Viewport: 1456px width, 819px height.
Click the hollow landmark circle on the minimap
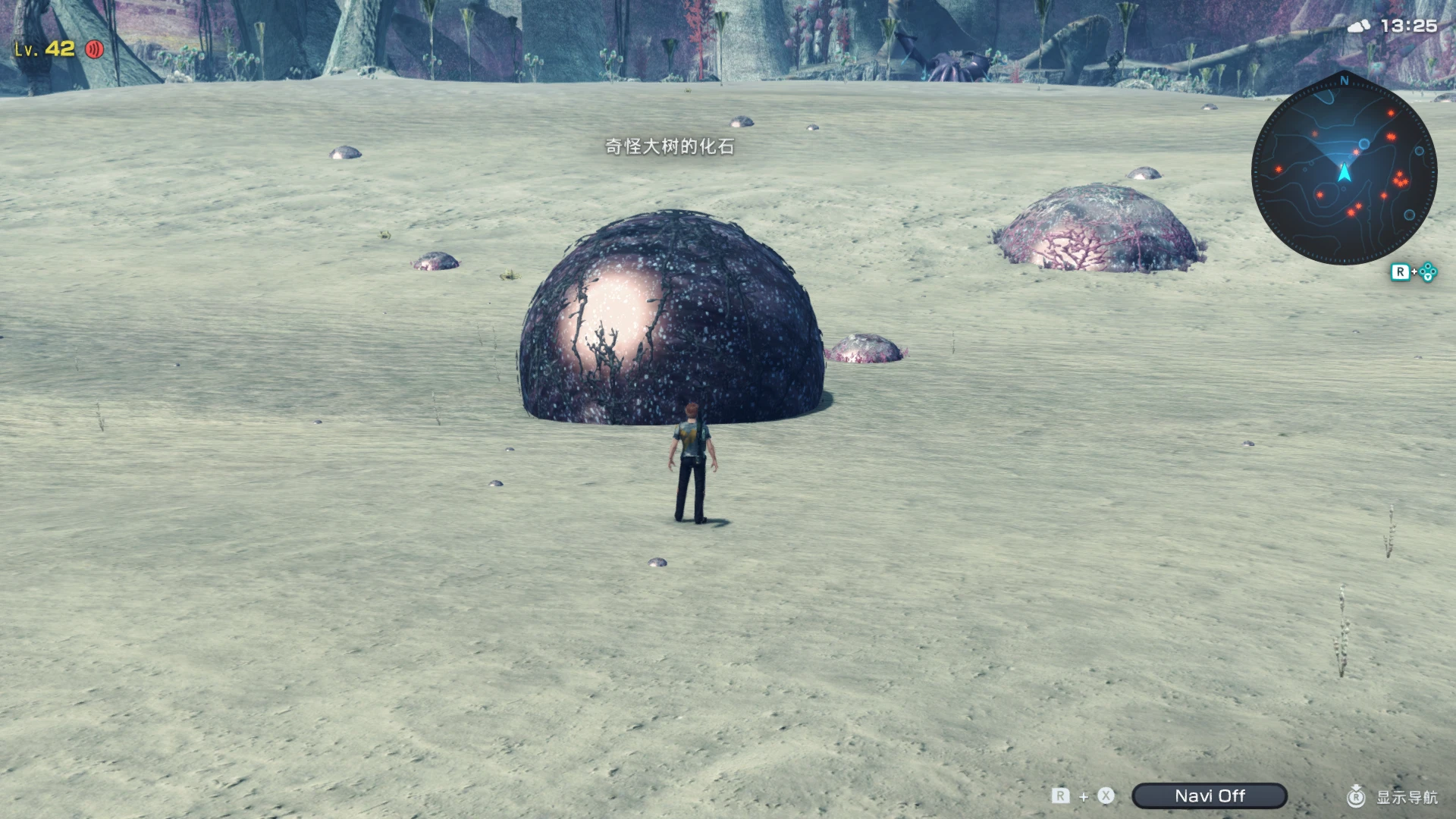pyautogui.click(x=1363, y=143)
